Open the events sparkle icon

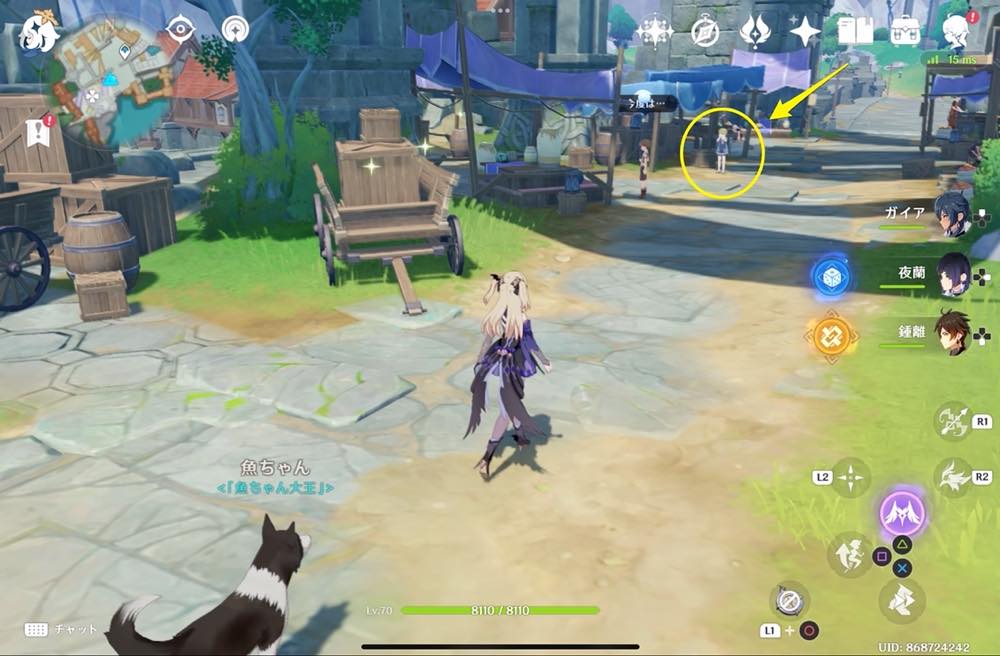654,32
